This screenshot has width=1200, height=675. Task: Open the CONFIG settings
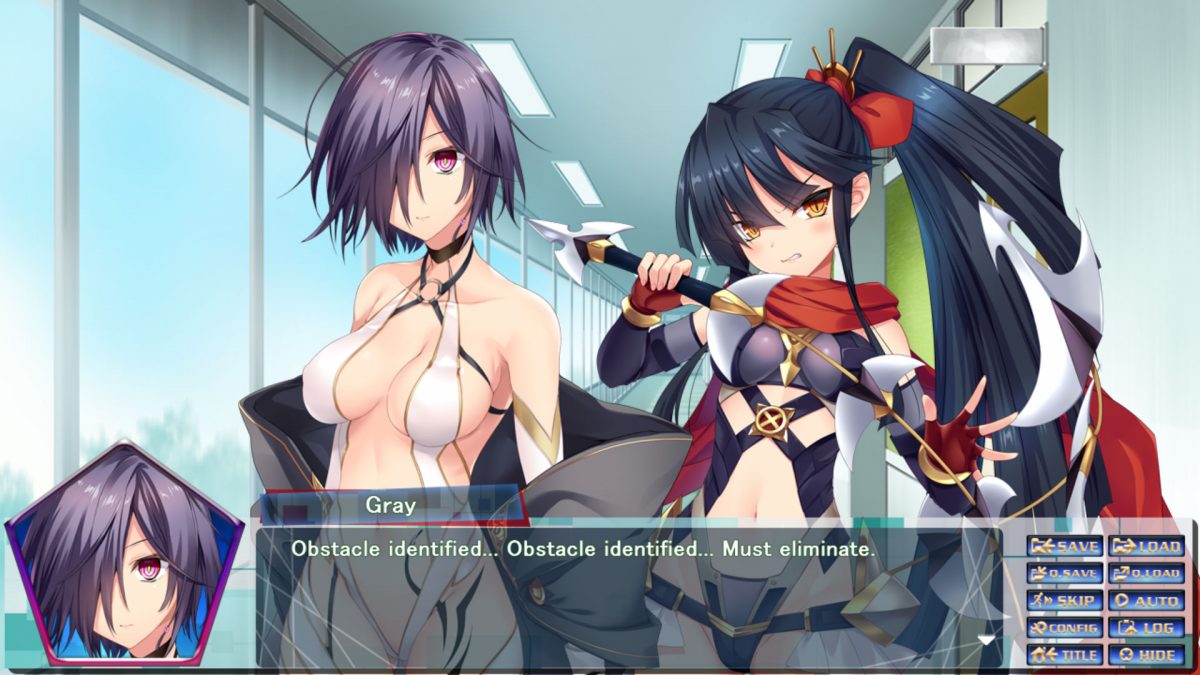(1065, 628)
